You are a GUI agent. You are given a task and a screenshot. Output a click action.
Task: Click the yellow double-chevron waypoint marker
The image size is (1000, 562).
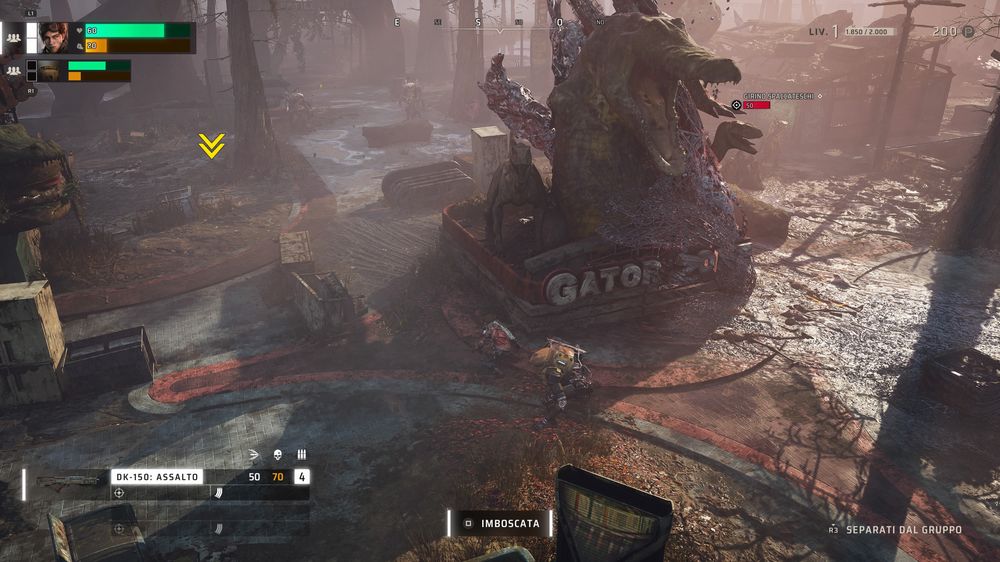coord(210,146)
